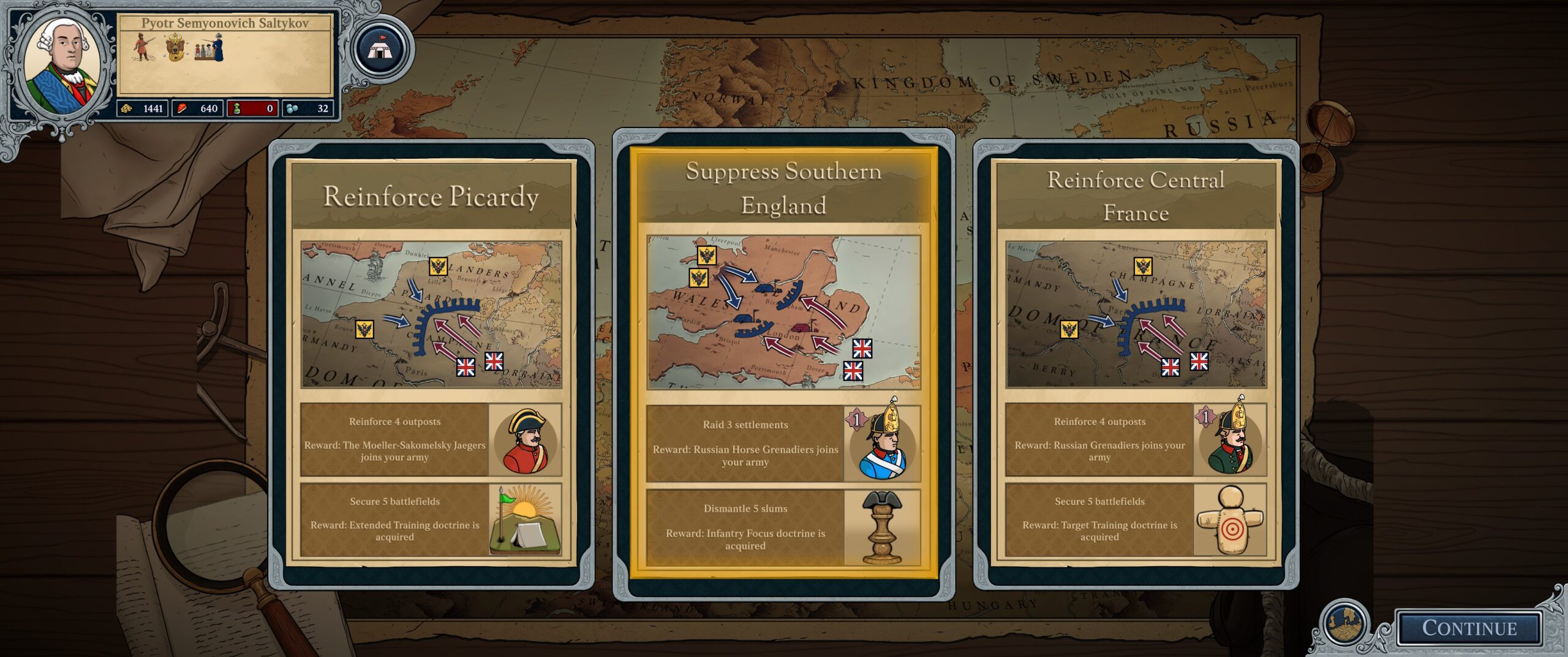
Task: Inspect the Russian Grenadiers unit portrait
Action: point(1230,440)
